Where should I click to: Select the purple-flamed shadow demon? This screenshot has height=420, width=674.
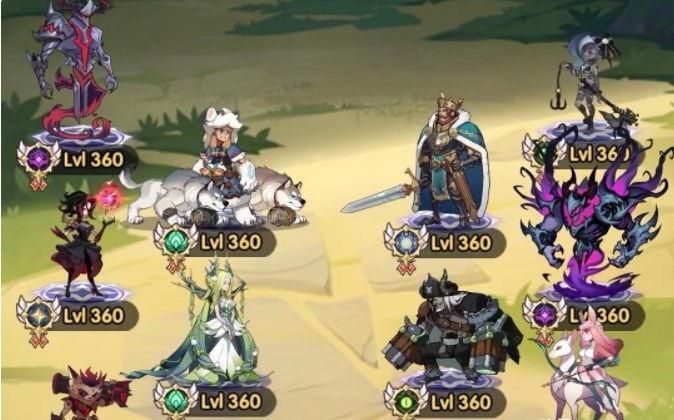point(582,215)
